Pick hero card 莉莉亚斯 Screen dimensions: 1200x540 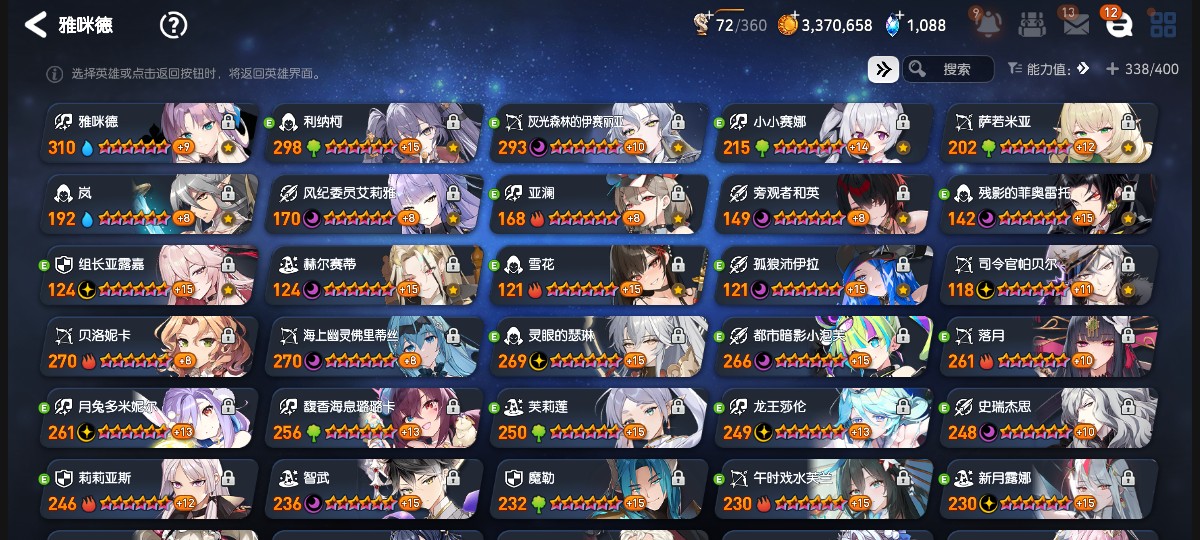[x=150, y=490]
